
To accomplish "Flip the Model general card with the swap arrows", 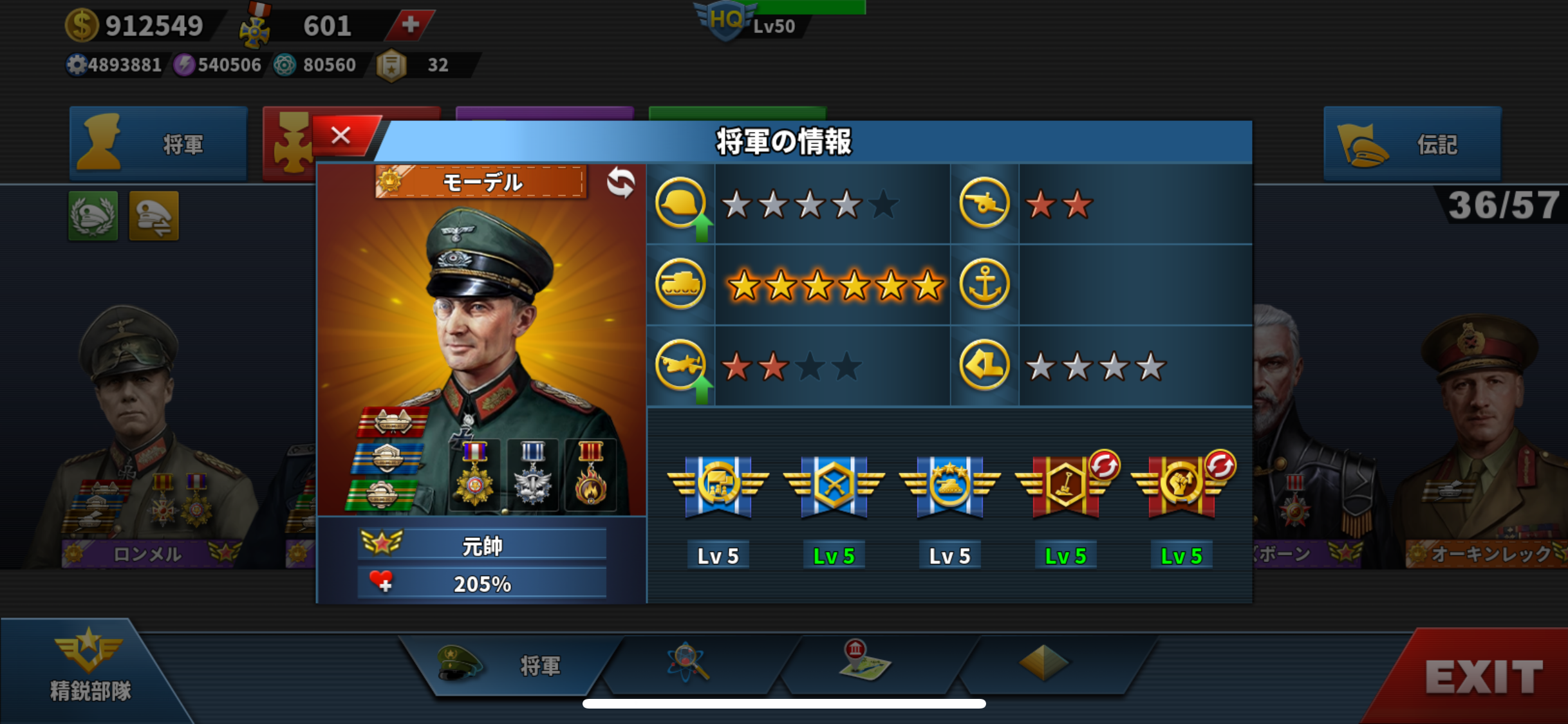I will 621,183.
